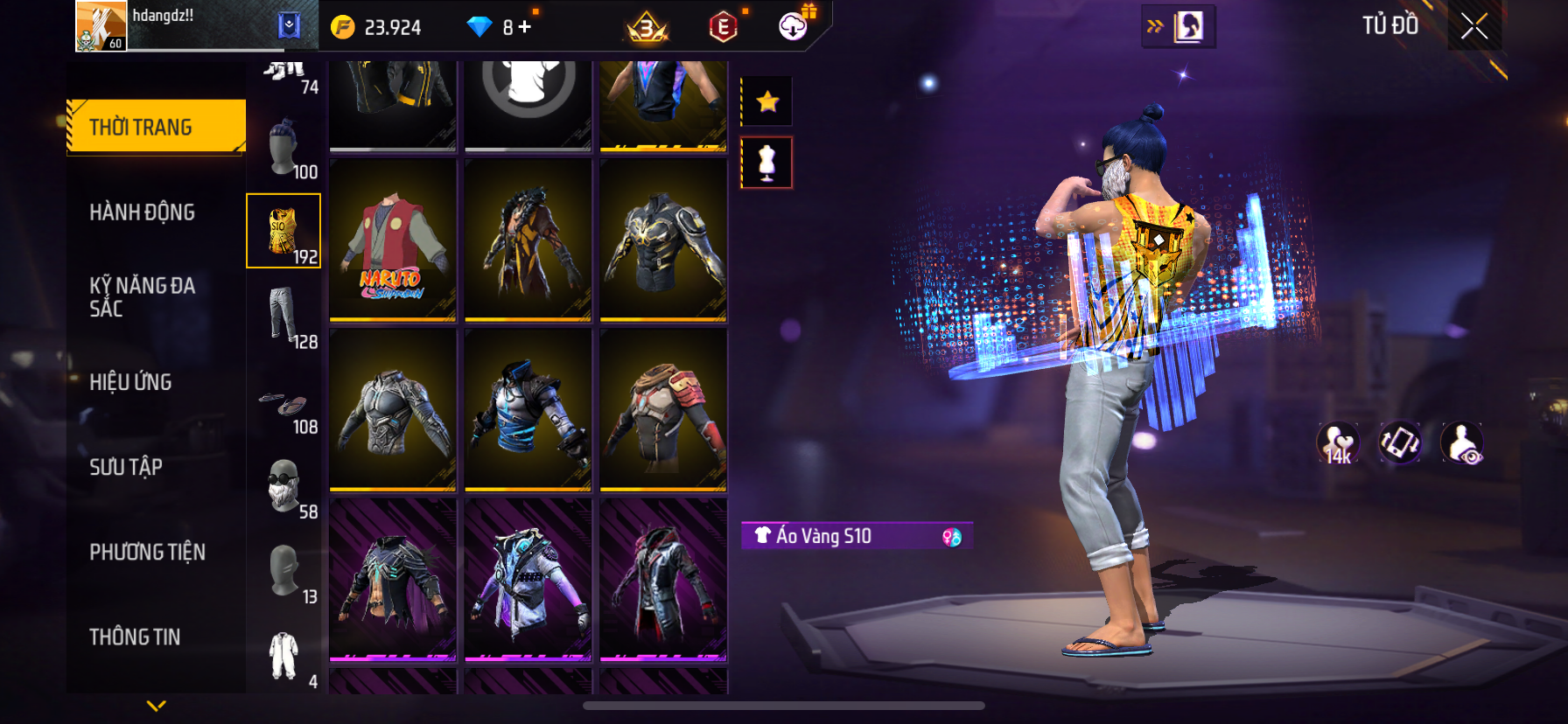1568x724 pixels.
Task: Open the Sưu Tập tab
Action: click(x=126, y=467)
